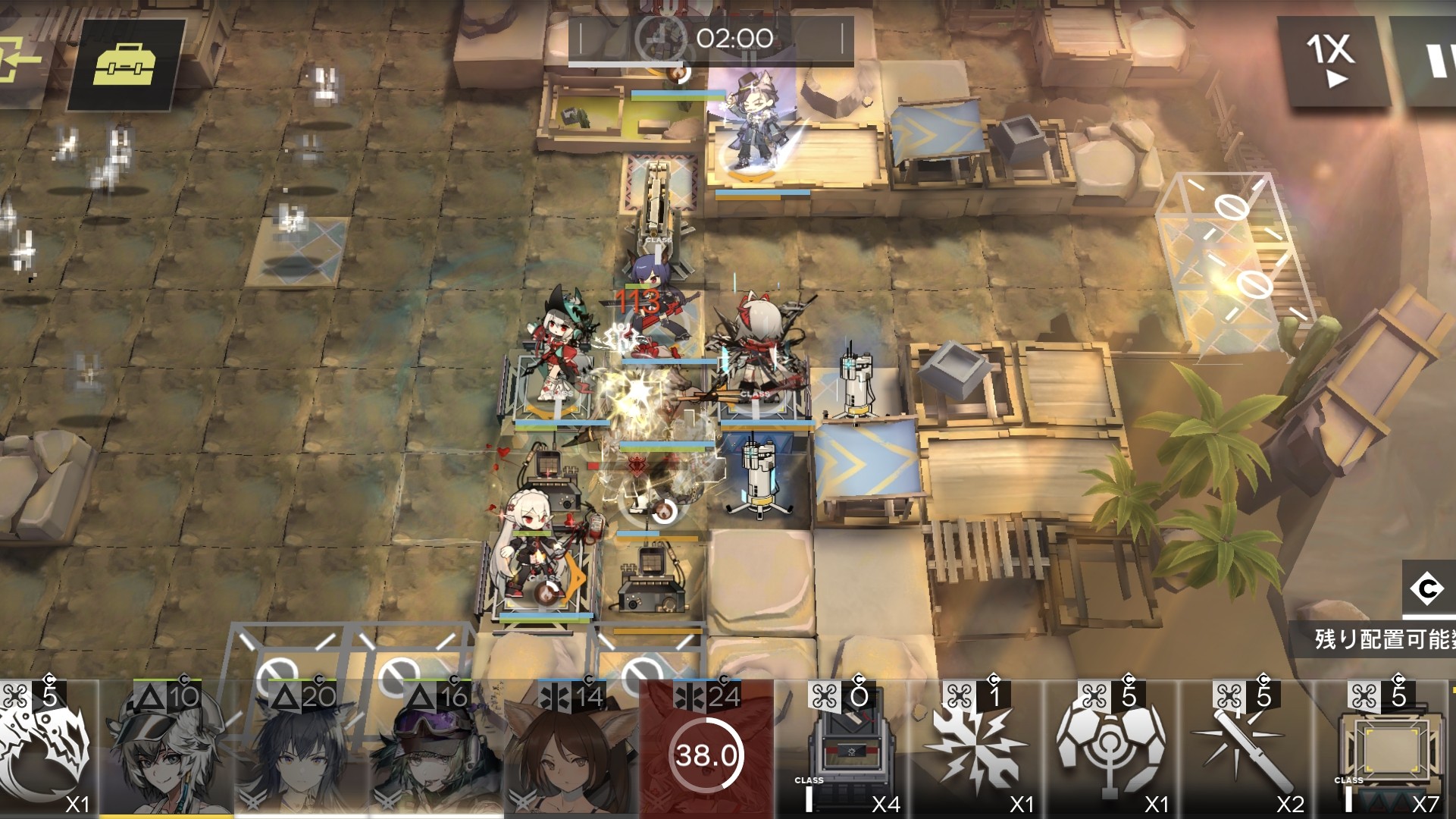
Task: Tap the C deployment cost icon
Action: 1426,588
